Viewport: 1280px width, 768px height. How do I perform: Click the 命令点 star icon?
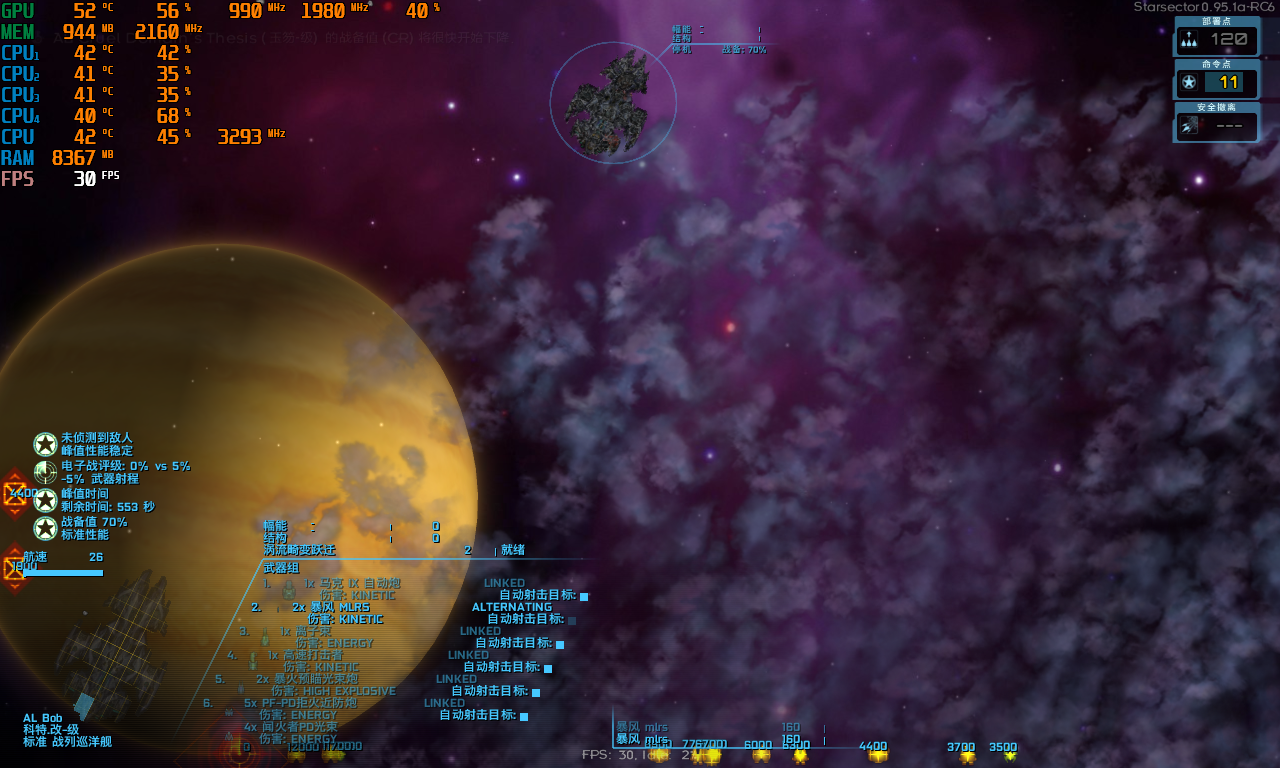(1189, 82)
